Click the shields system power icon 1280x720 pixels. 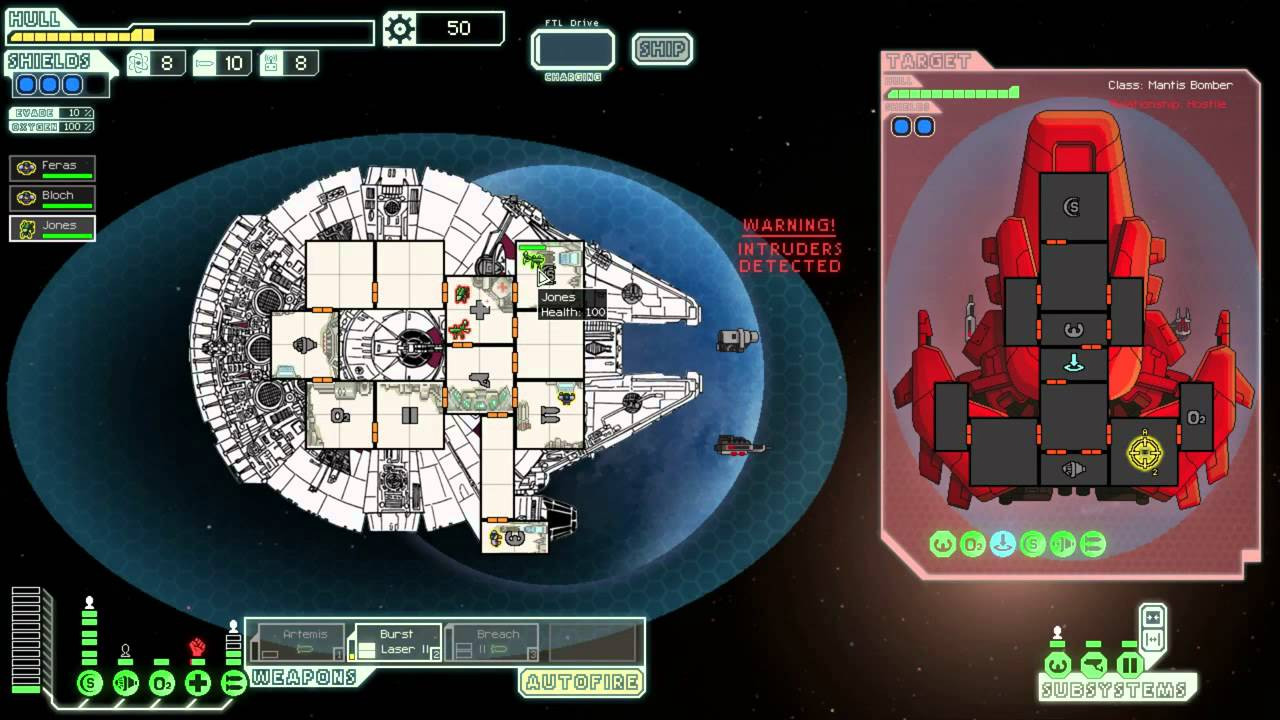pyautogui.click(x=90, y=684)
